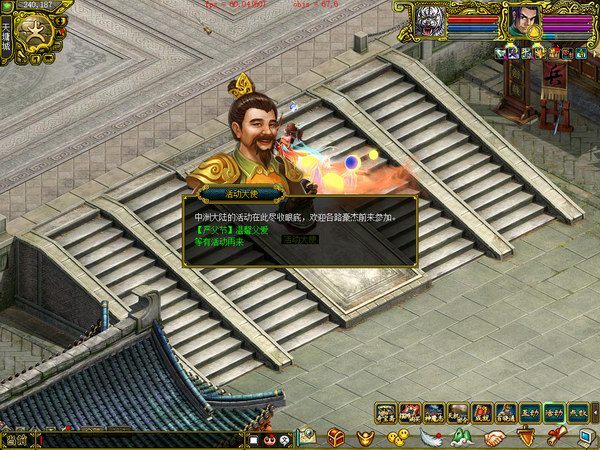This screenshot has width=600, height=450.
Task: Click the white feather icon
Action: click(430, 437)
